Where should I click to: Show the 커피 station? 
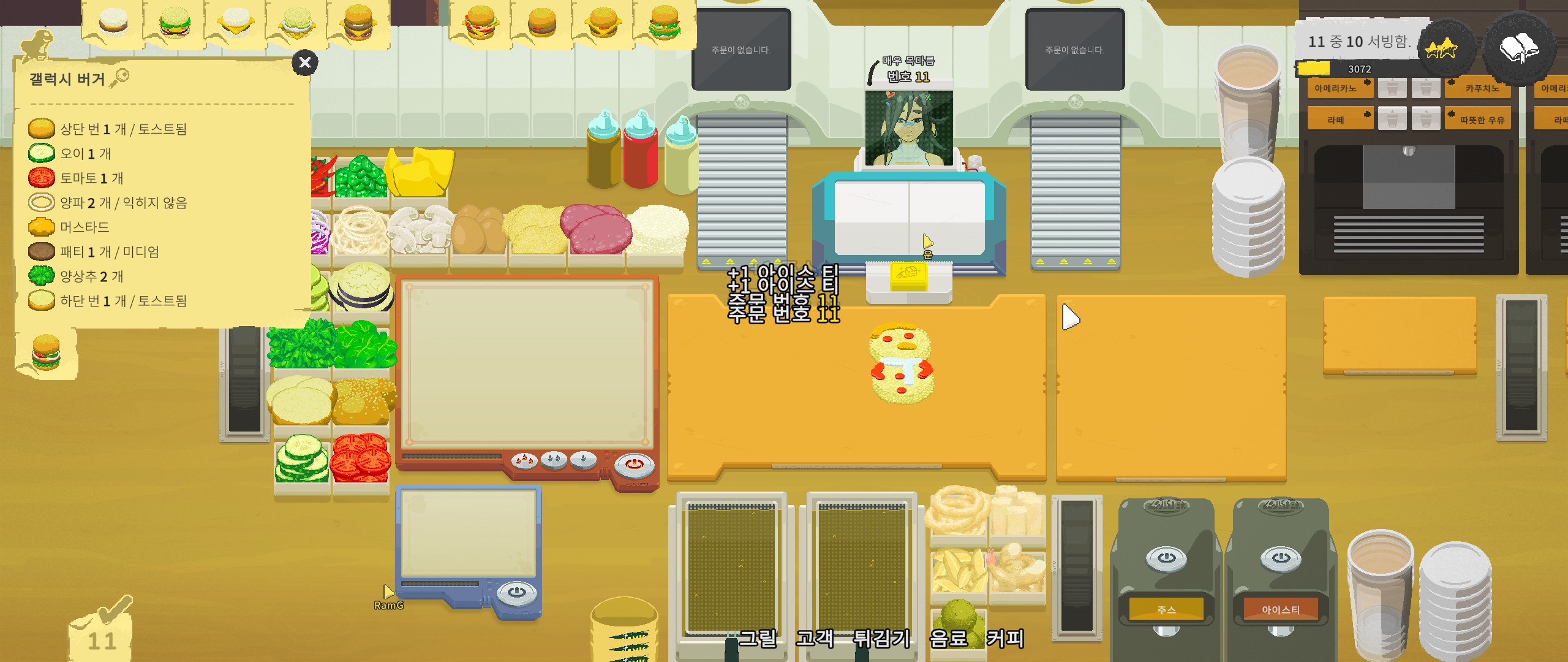[1005, 639]
